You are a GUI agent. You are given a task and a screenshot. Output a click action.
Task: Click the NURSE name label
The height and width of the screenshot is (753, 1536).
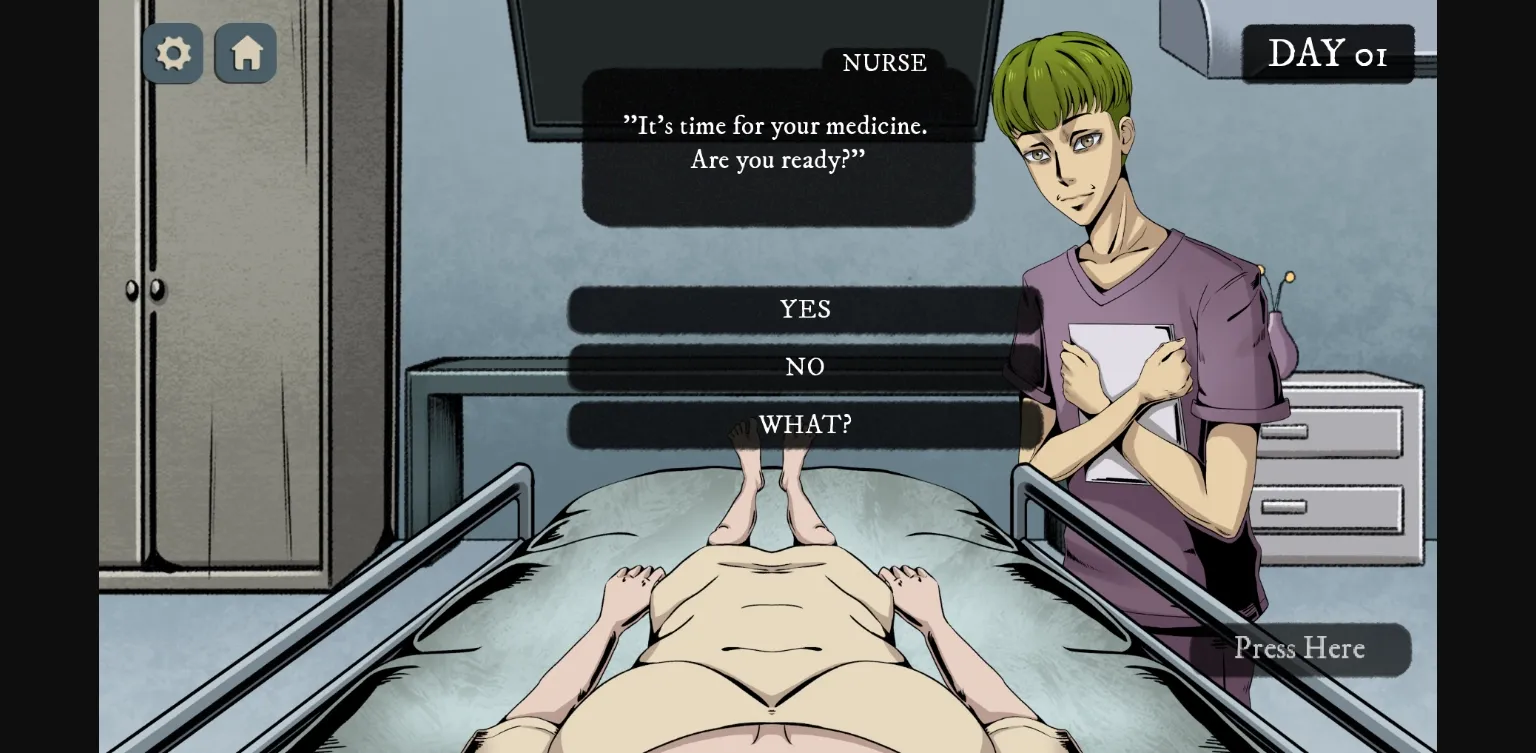[x=884, y=63]
